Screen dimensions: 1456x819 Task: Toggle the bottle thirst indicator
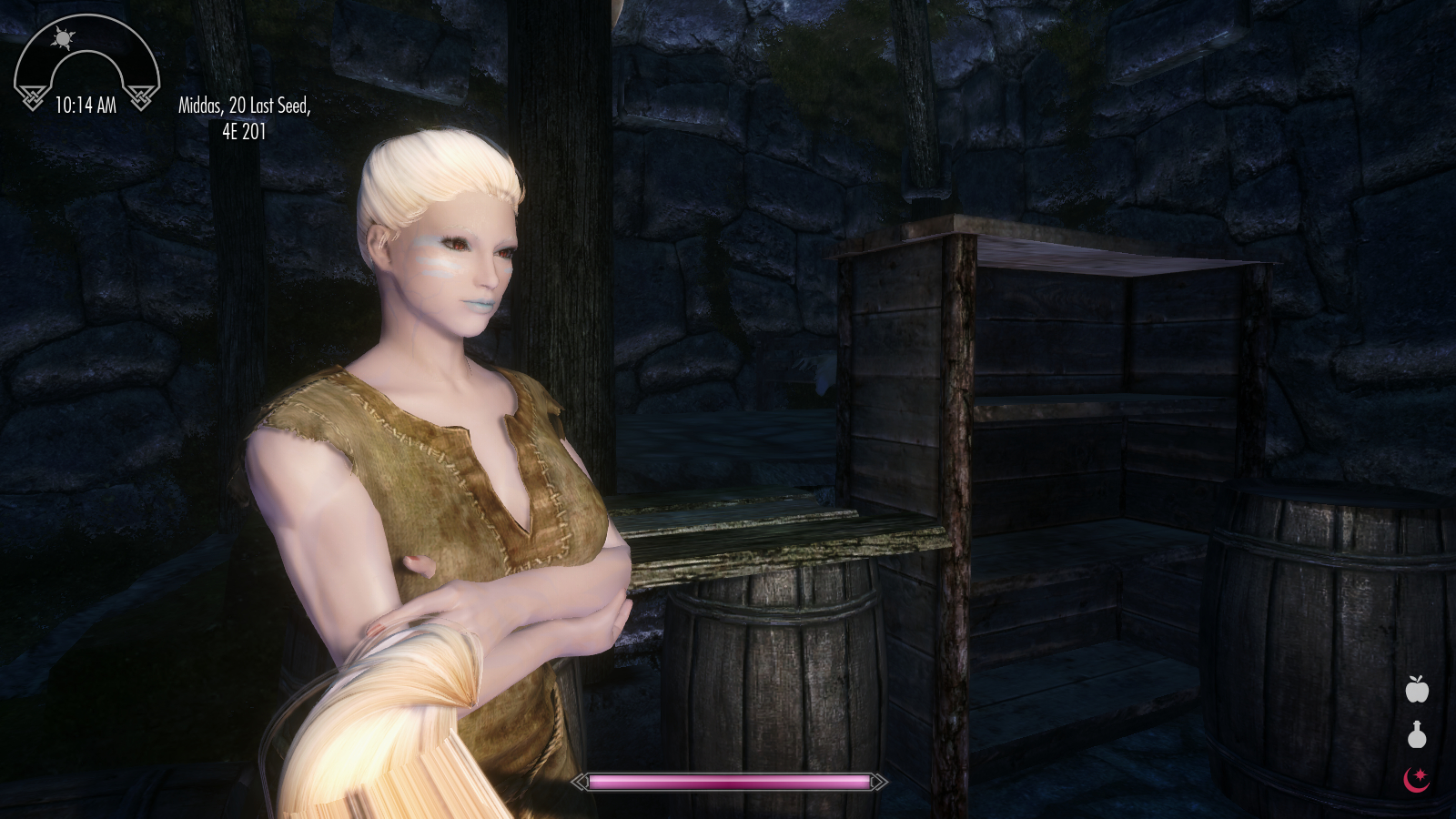(x=1417, y=737)
